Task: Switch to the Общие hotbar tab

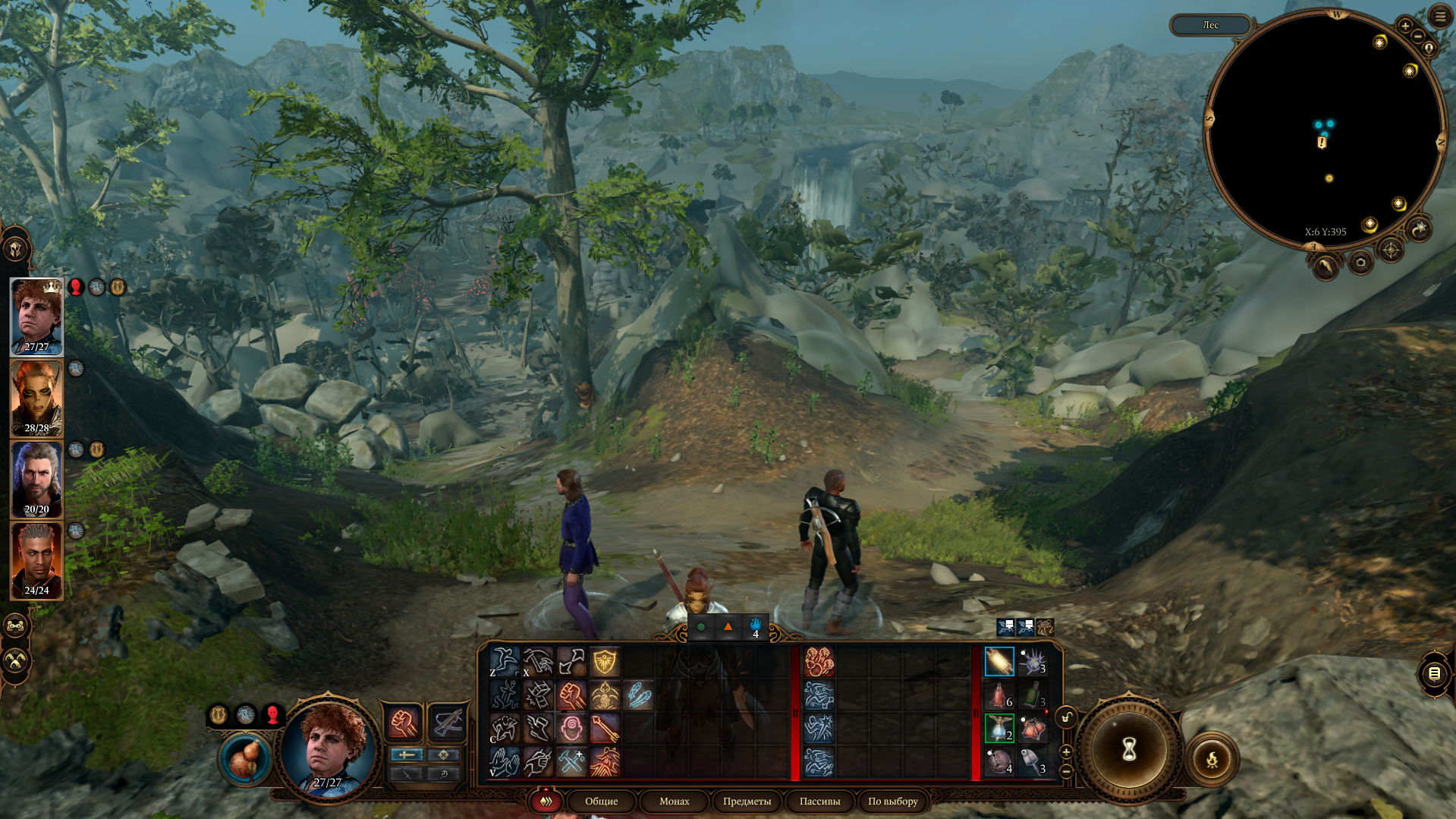Action: coord(601,801)
